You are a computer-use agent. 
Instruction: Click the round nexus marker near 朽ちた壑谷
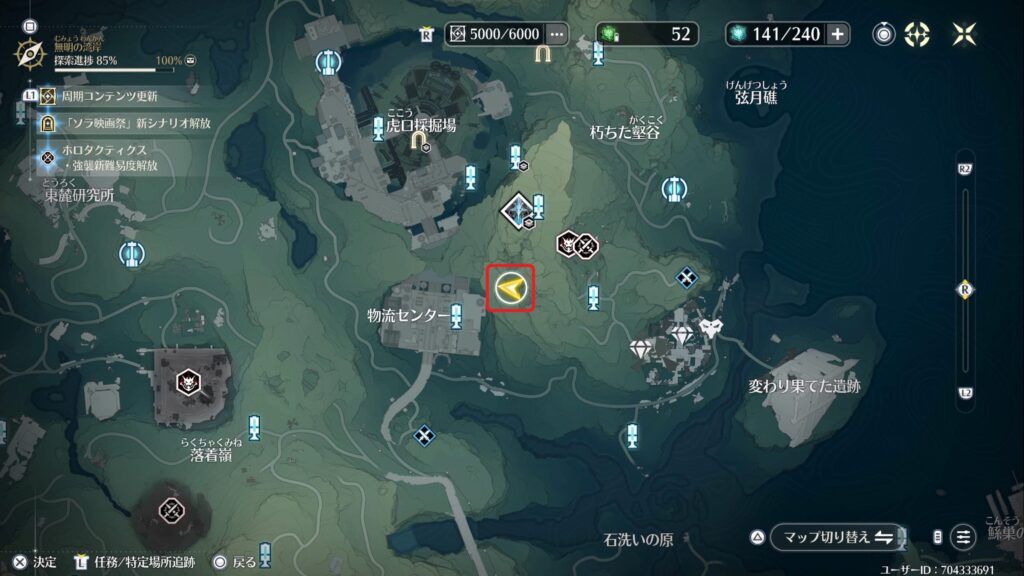coord(673,187)
